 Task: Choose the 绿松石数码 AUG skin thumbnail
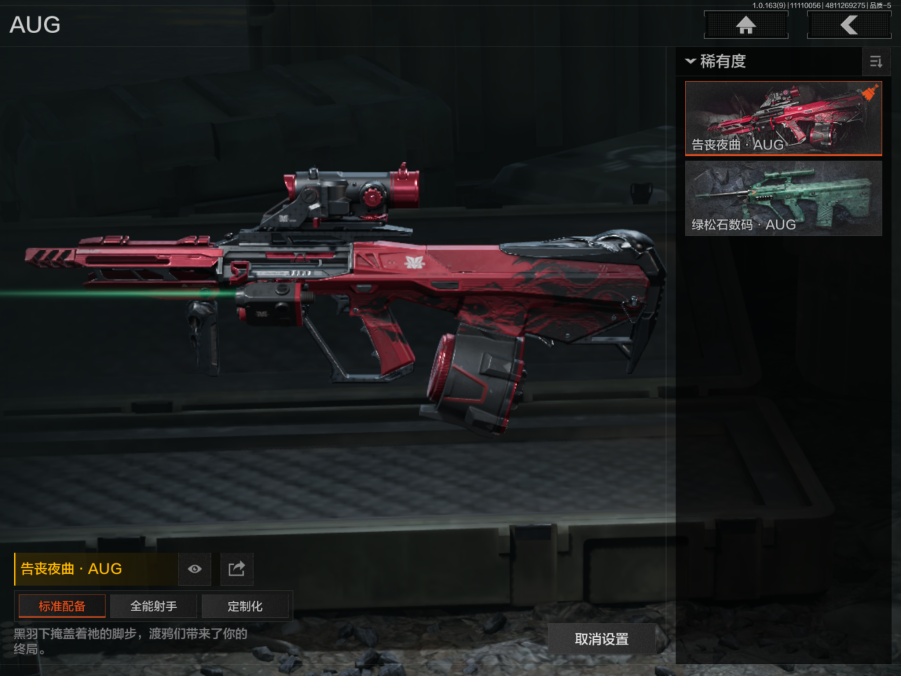[x=783, y=199]
